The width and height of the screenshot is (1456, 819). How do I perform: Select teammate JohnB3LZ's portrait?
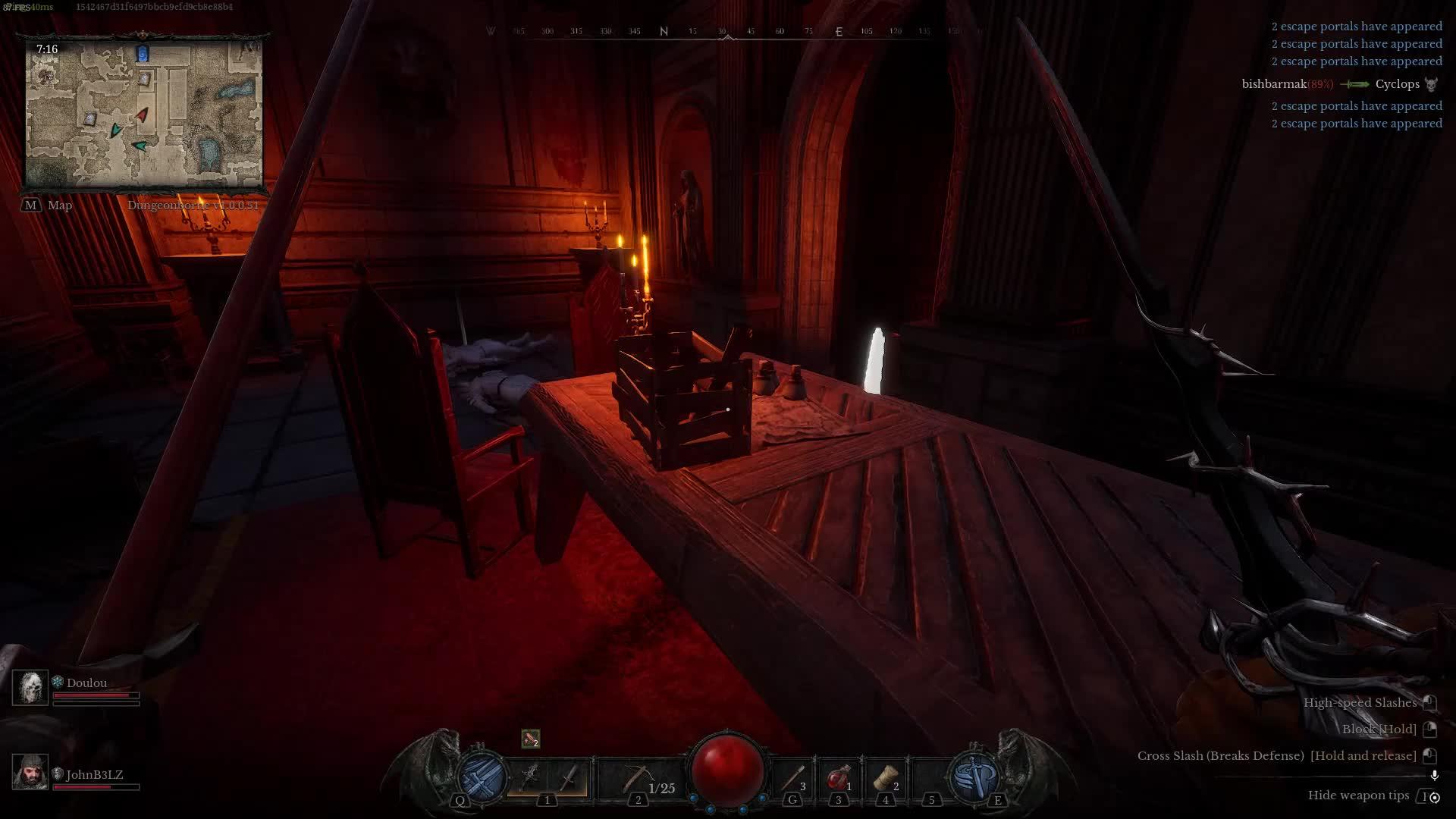pyautogui.click(x=30, y=772)
